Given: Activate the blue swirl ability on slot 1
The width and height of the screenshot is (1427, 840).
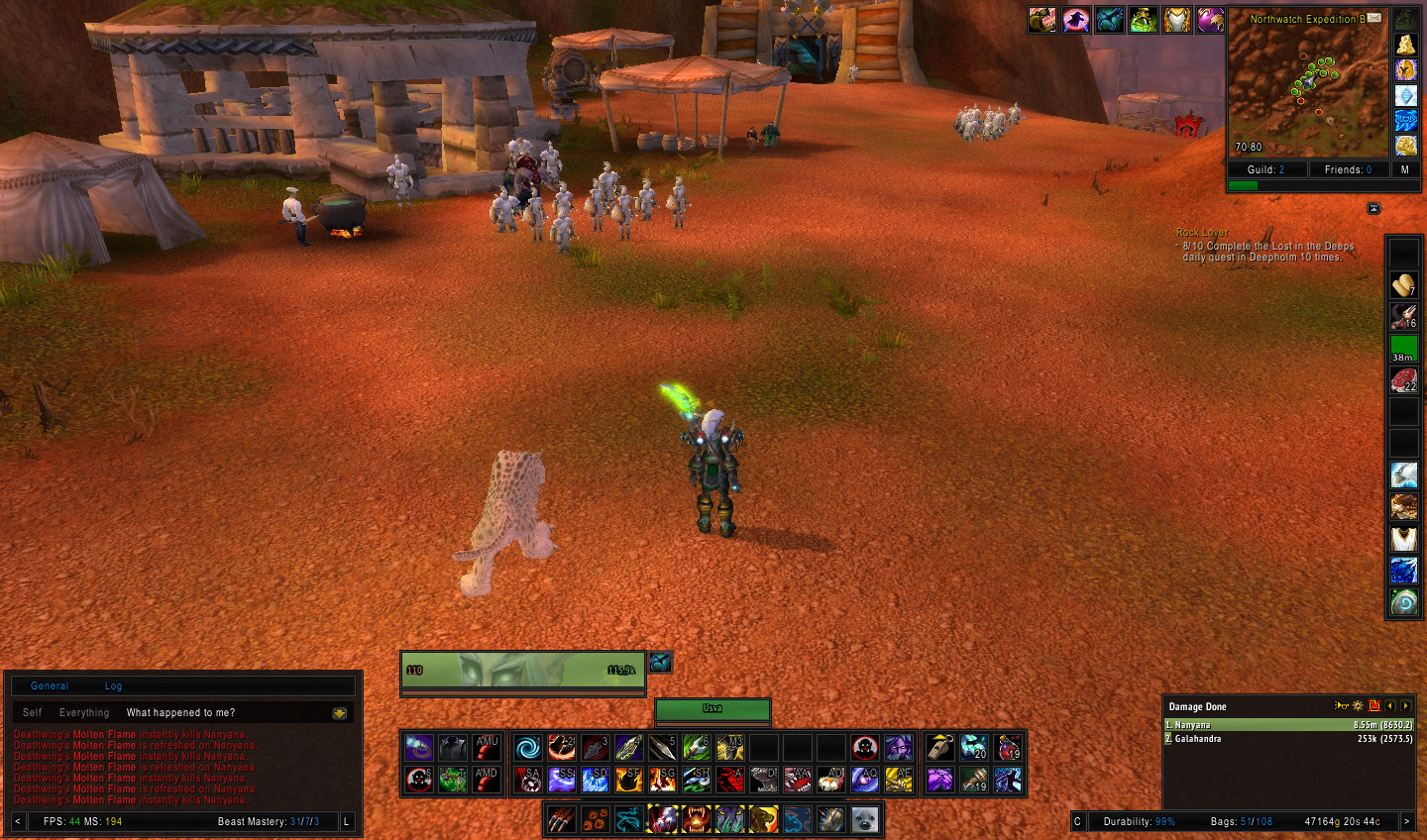Looking at the screenshot, I should (x=528, y=747).
